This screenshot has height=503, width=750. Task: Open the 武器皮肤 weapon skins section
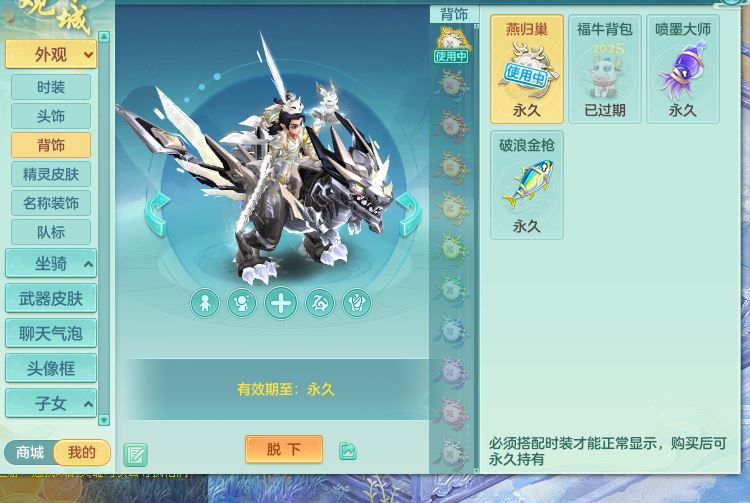click(x=50, y=298)
